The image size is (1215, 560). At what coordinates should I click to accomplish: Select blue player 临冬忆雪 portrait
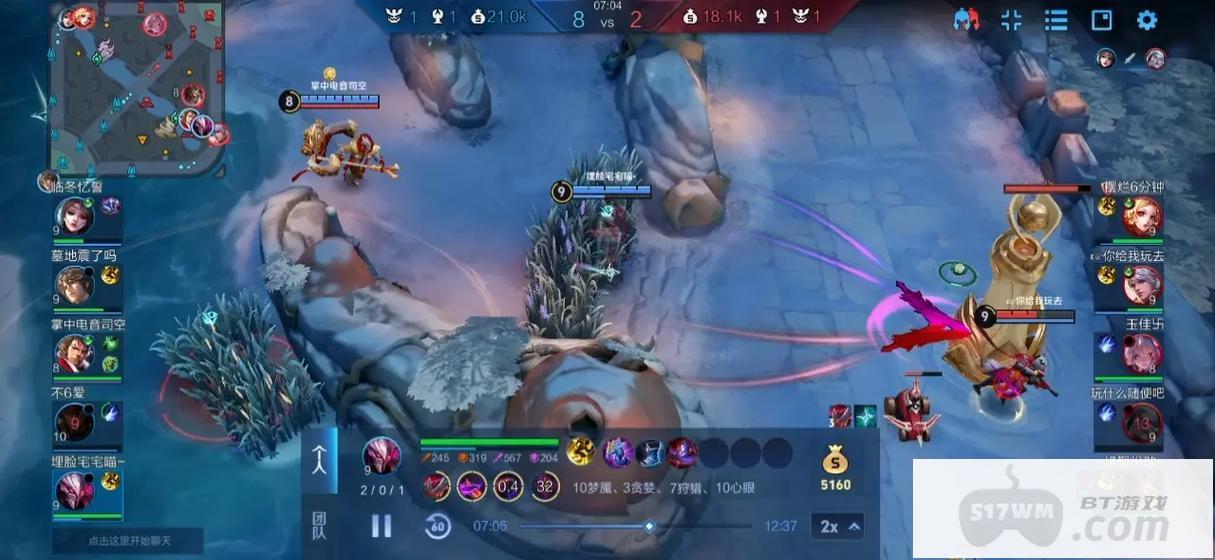coord(74,217)
